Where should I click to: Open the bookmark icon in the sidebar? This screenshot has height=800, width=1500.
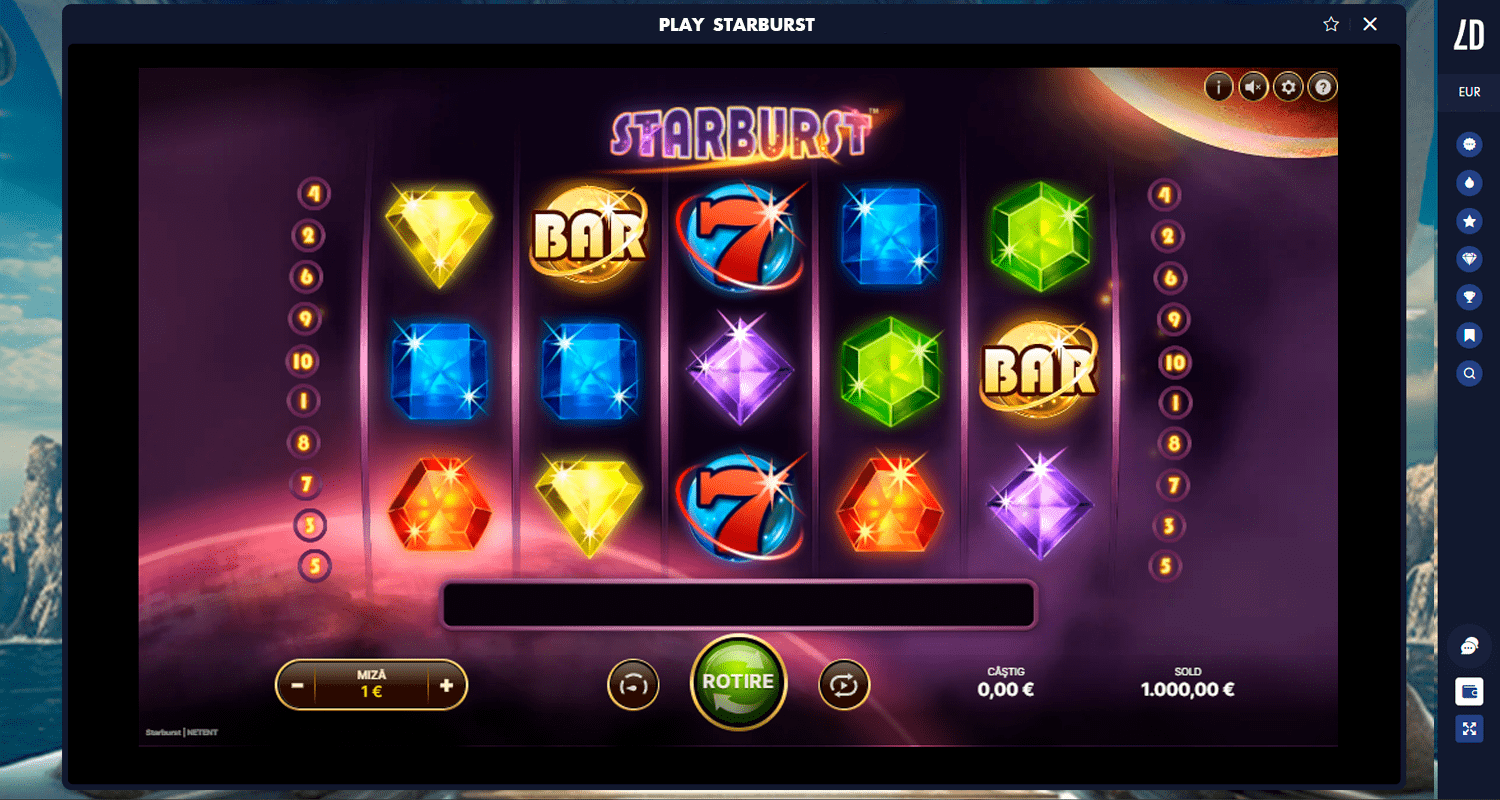(1469, 335)
